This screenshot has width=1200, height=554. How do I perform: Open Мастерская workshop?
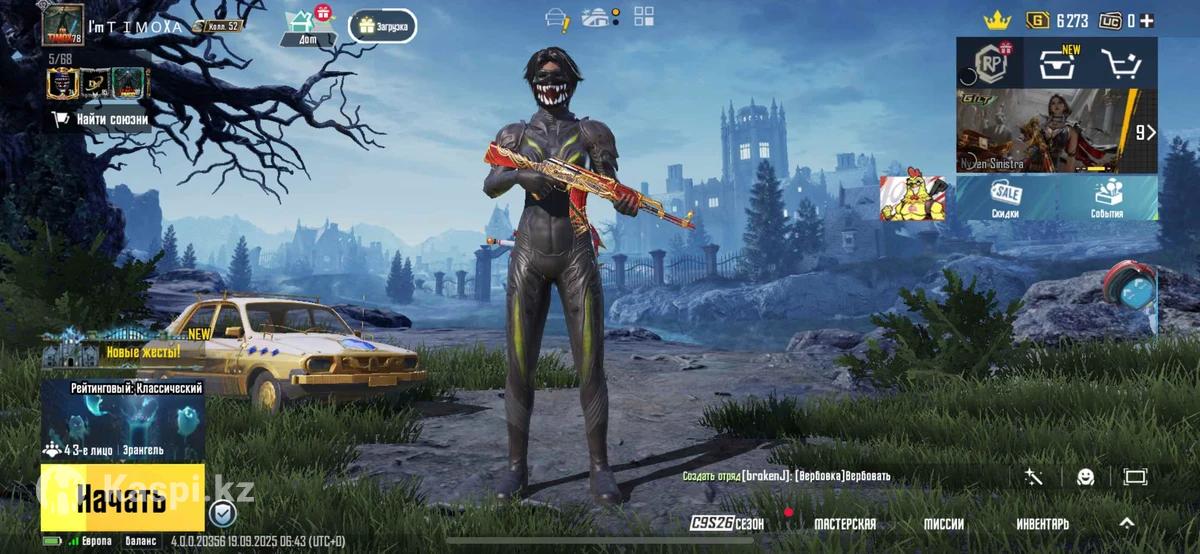(x=844, y=524)
